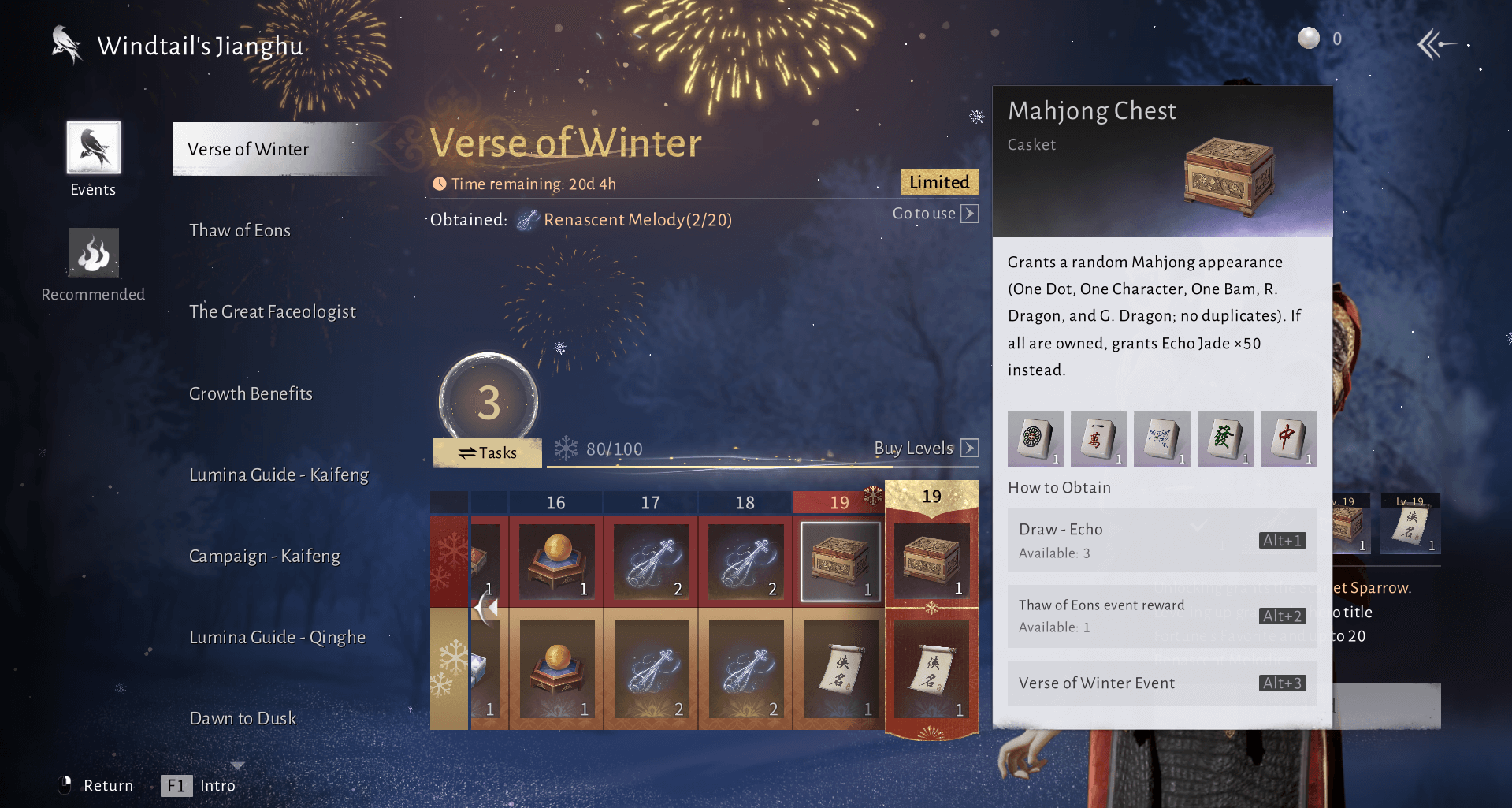1512x808 pixels.
Task: Select Verse of Winter Event source
Action: tap(1161, 683)
